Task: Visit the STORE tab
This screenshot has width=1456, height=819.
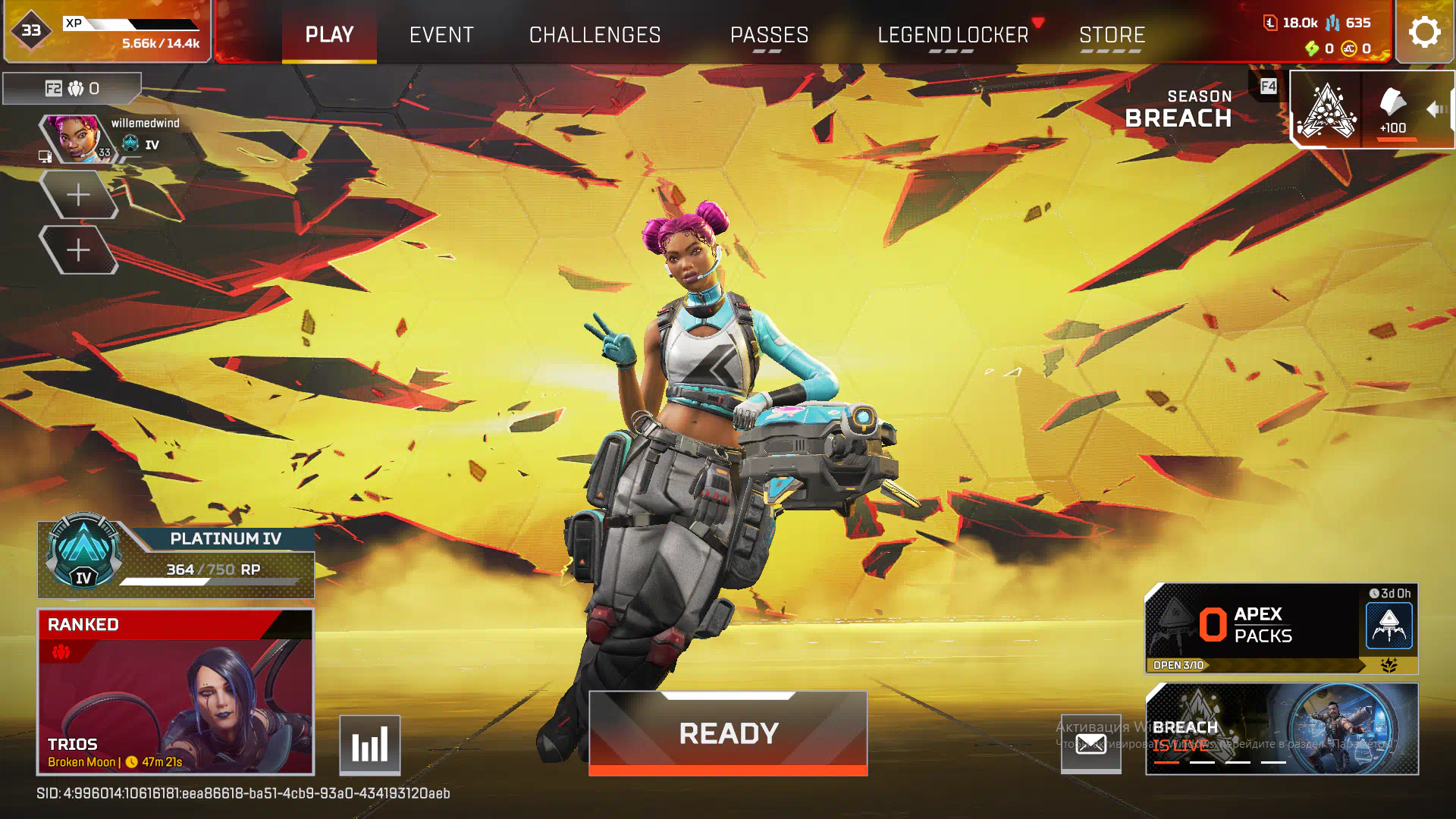Action: pyautogui.click(x=1112, y=35)
